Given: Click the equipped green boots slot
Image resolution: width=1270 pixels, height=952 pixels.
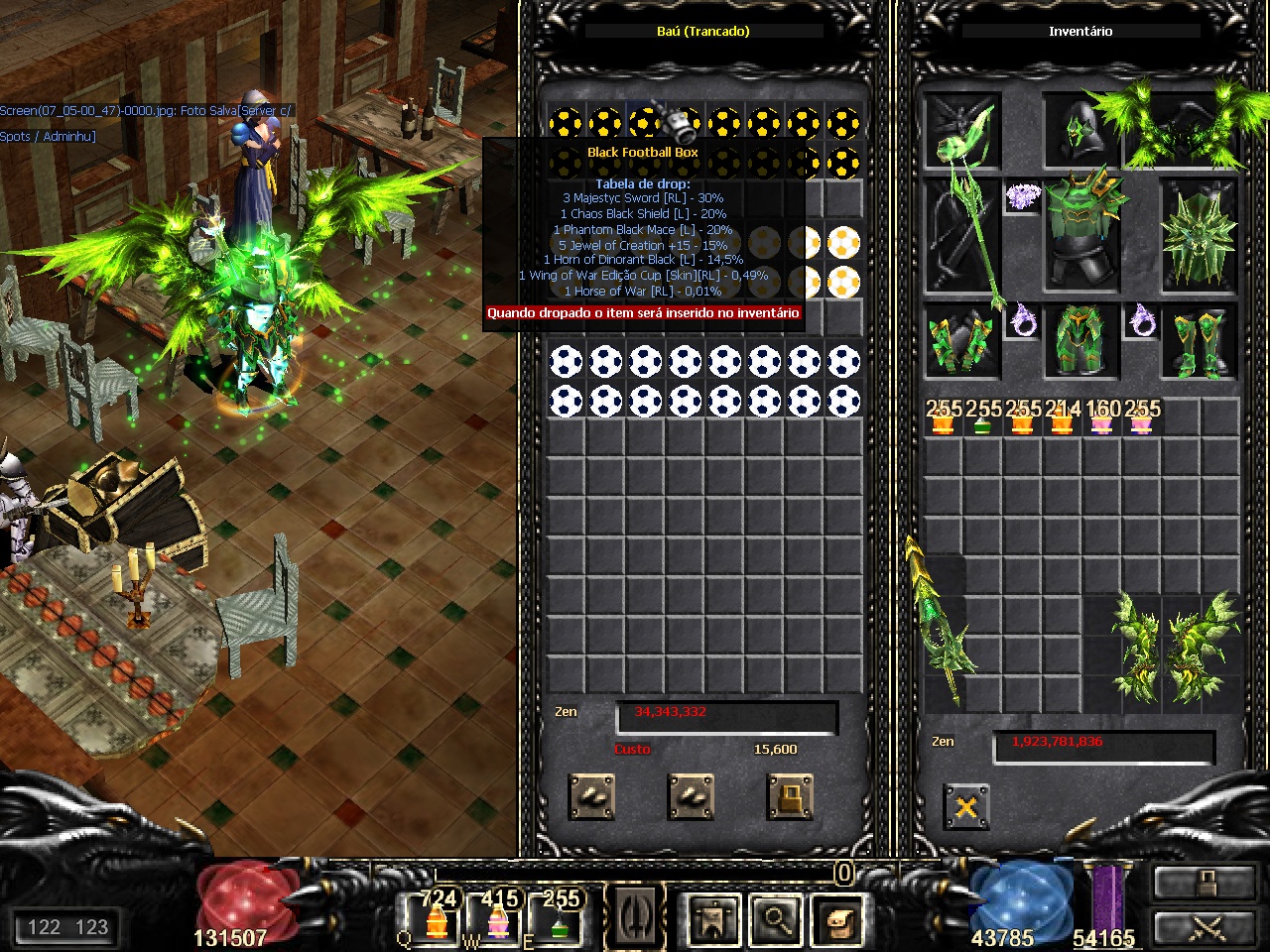Looking at the screenshot, I should (1200, 342).
